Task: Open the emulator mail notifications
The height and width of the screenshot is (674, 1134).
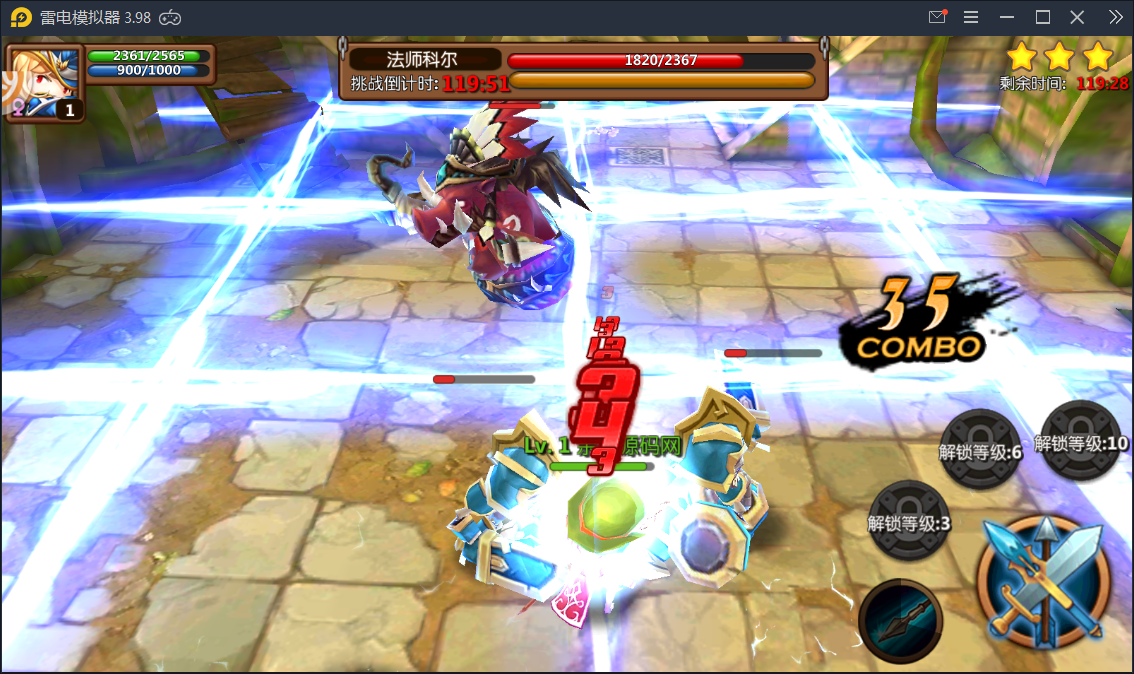Action: coord(937,17)
